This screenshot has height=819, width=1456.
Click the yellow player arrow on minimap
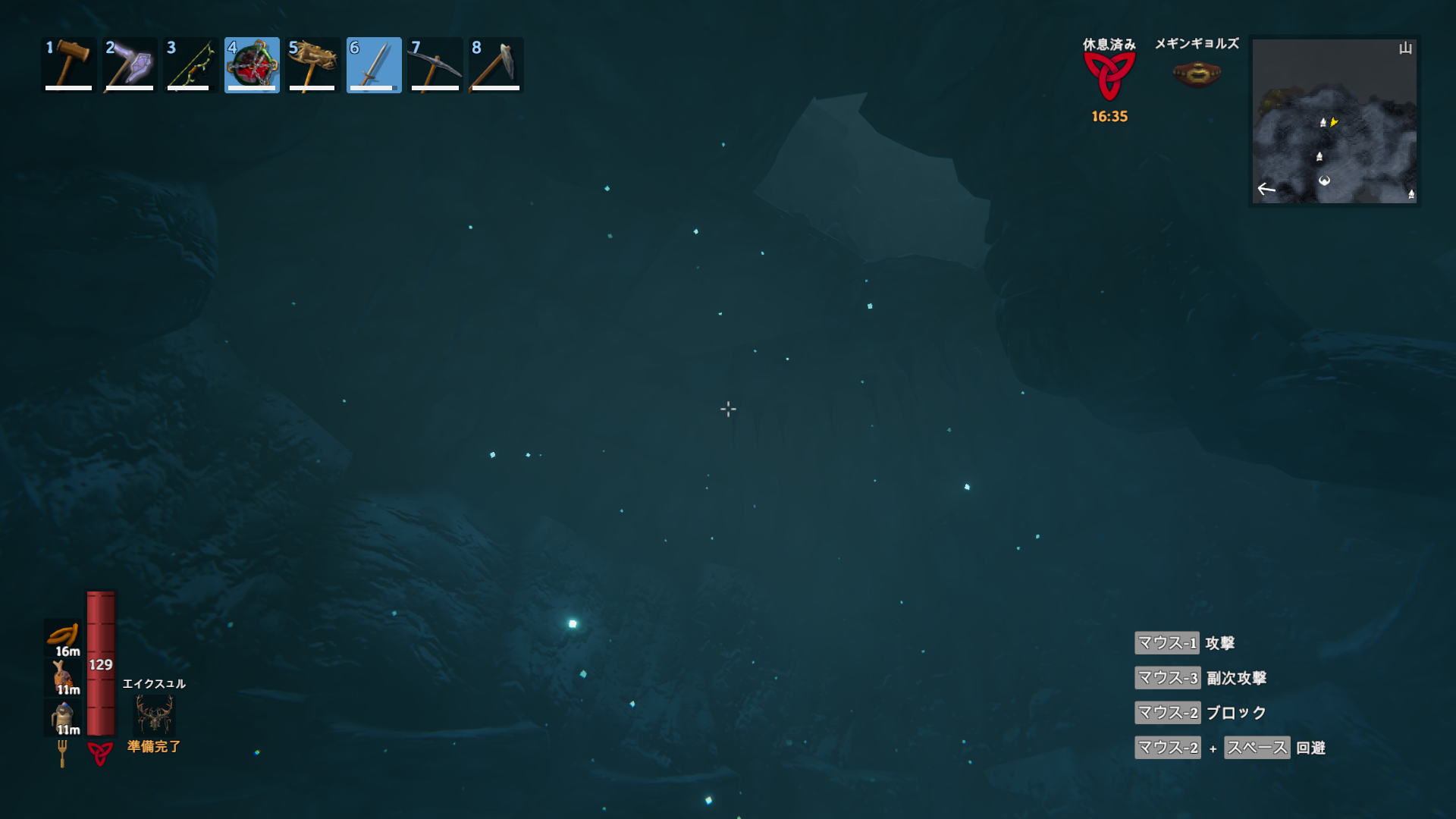(1334, 122)
